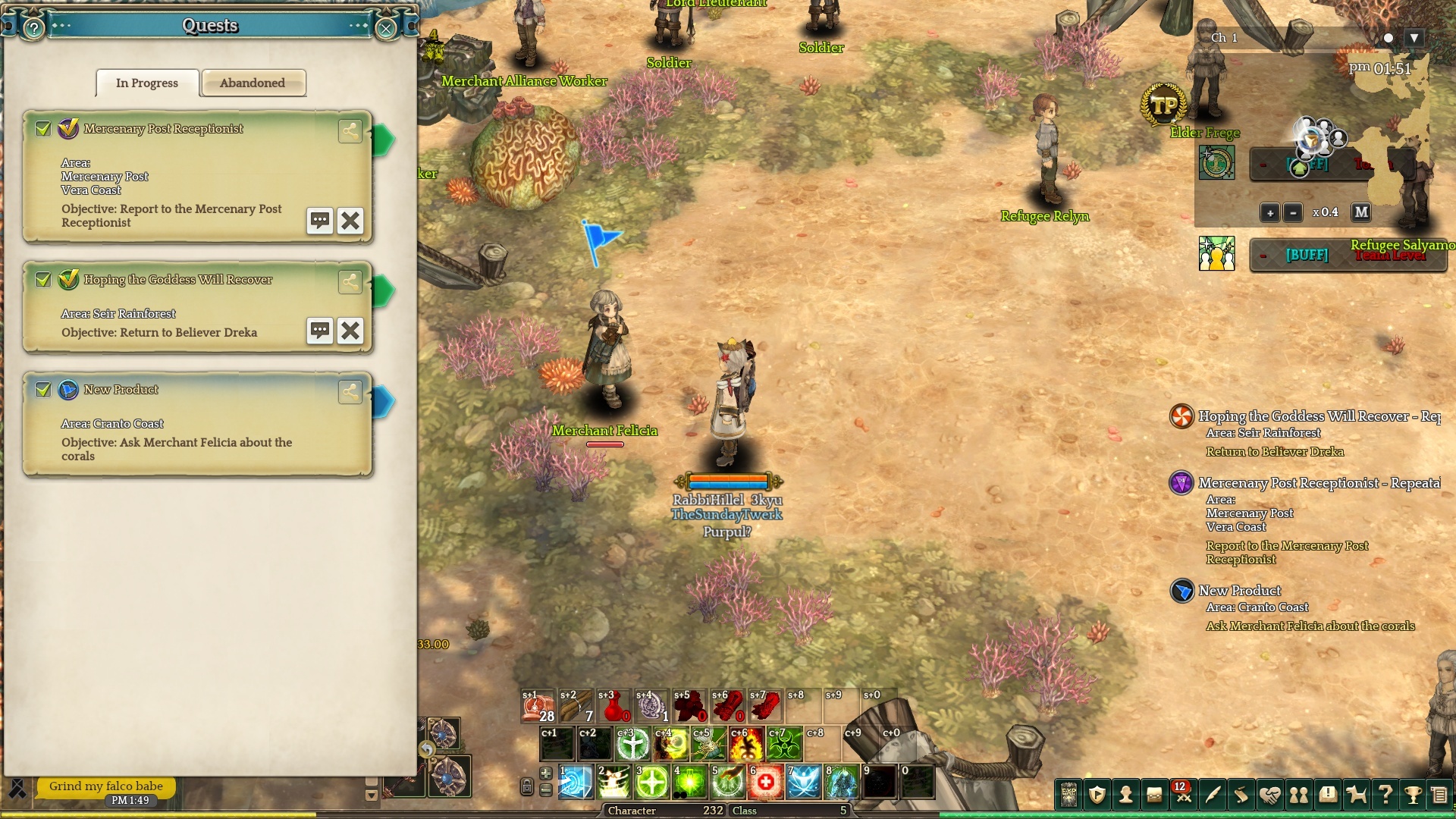This screenshot has width=1456, height=819.
Task: Zoom in the minimap
Action: tap(1269, 212)
